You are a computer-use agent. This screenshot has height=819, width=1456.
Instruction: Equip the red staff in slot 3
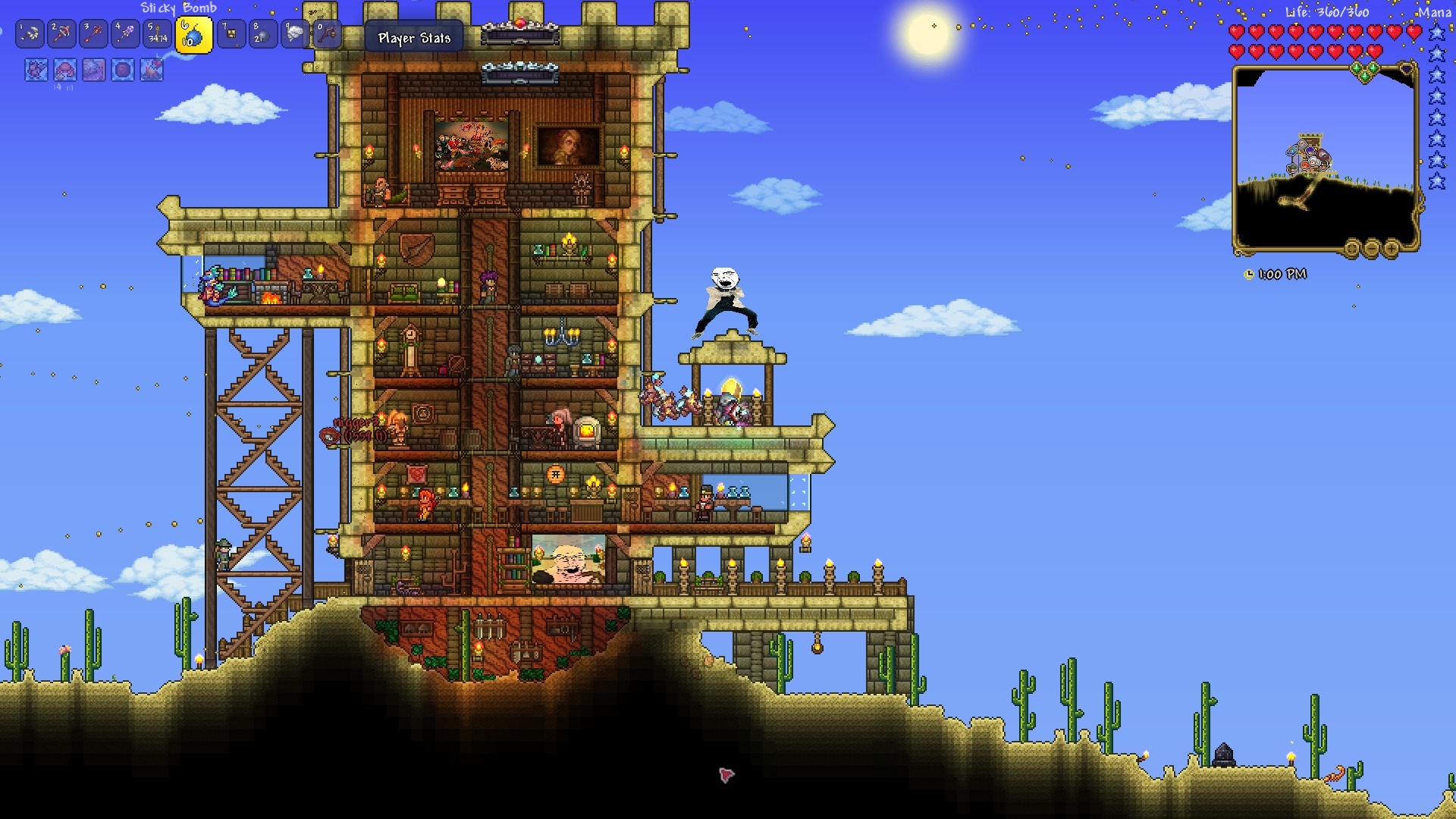[x=94, y=34]
